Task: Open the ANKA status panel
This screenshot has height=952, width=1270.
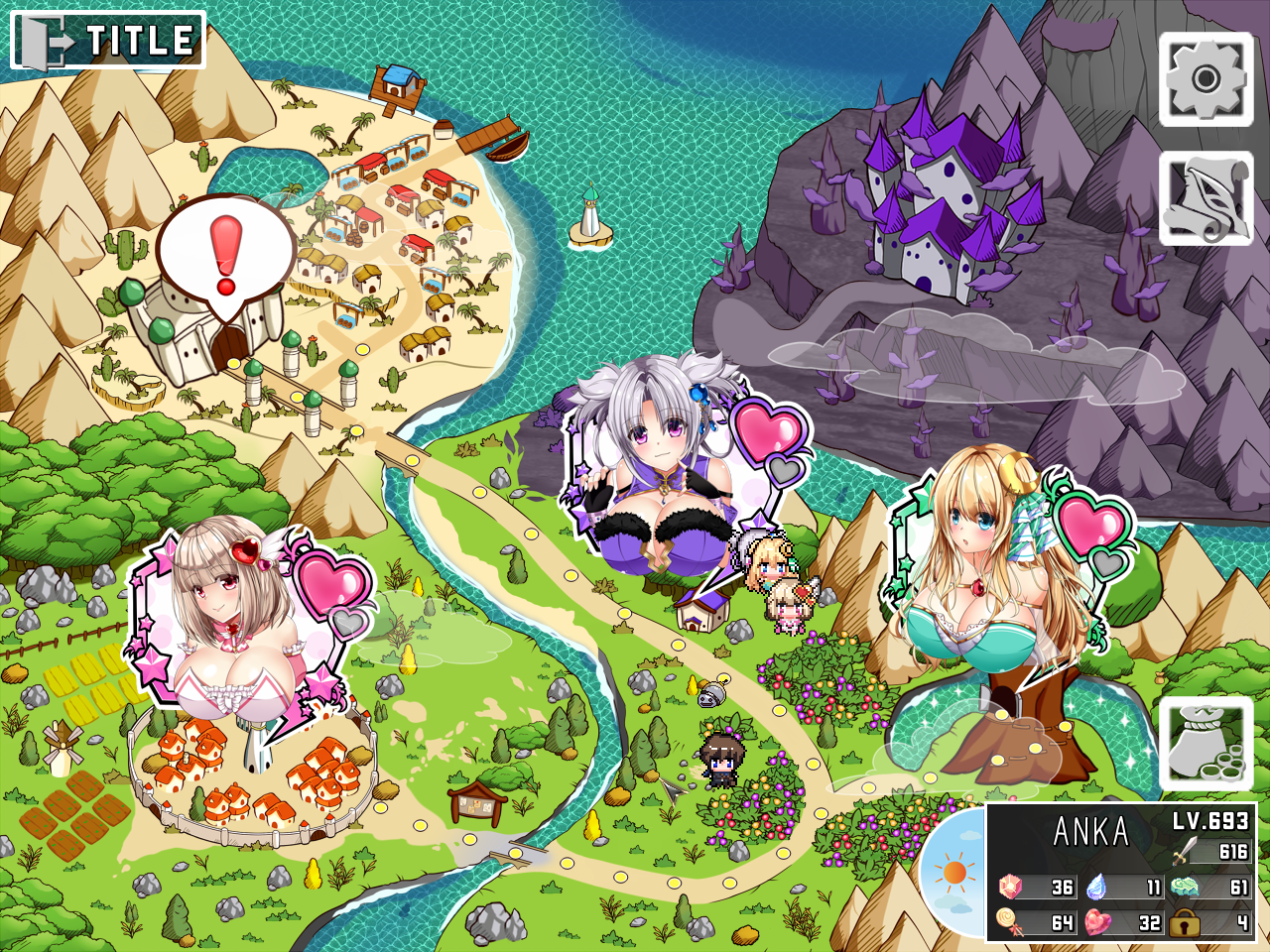Action: tap(1121, 873)
